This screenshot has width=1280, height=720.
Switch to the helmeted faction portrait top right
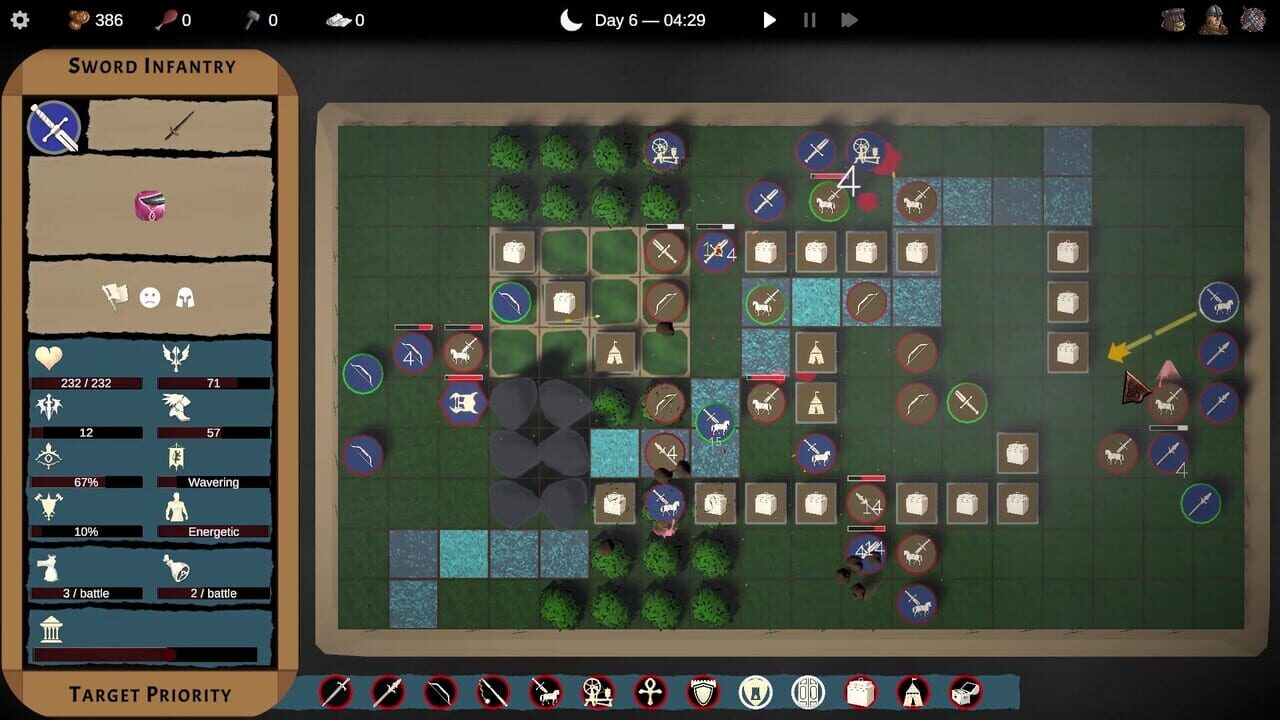(1212, 18)
